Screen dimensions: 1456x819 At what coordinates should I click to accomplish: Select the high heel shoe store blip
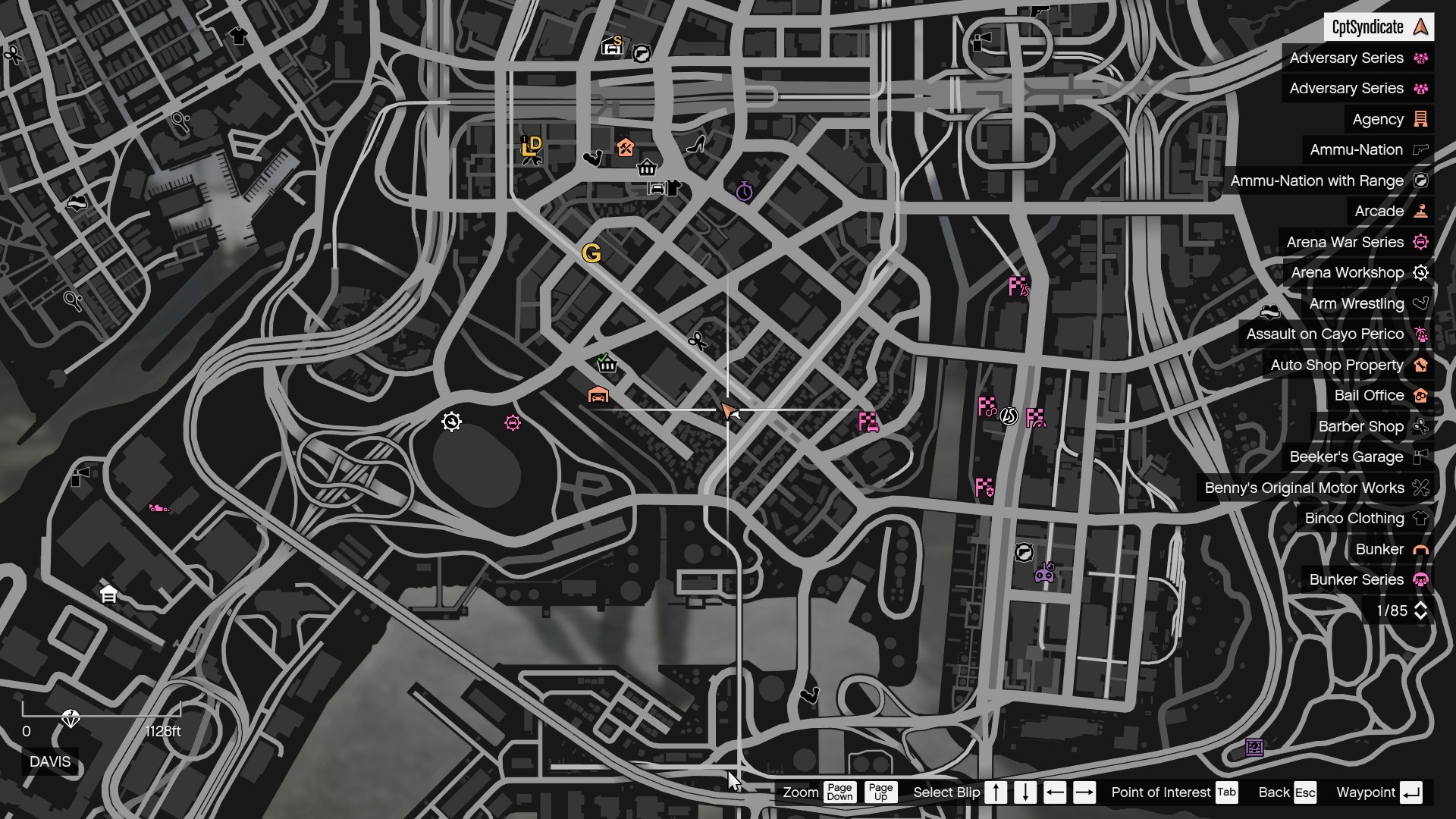coord(698,146)
